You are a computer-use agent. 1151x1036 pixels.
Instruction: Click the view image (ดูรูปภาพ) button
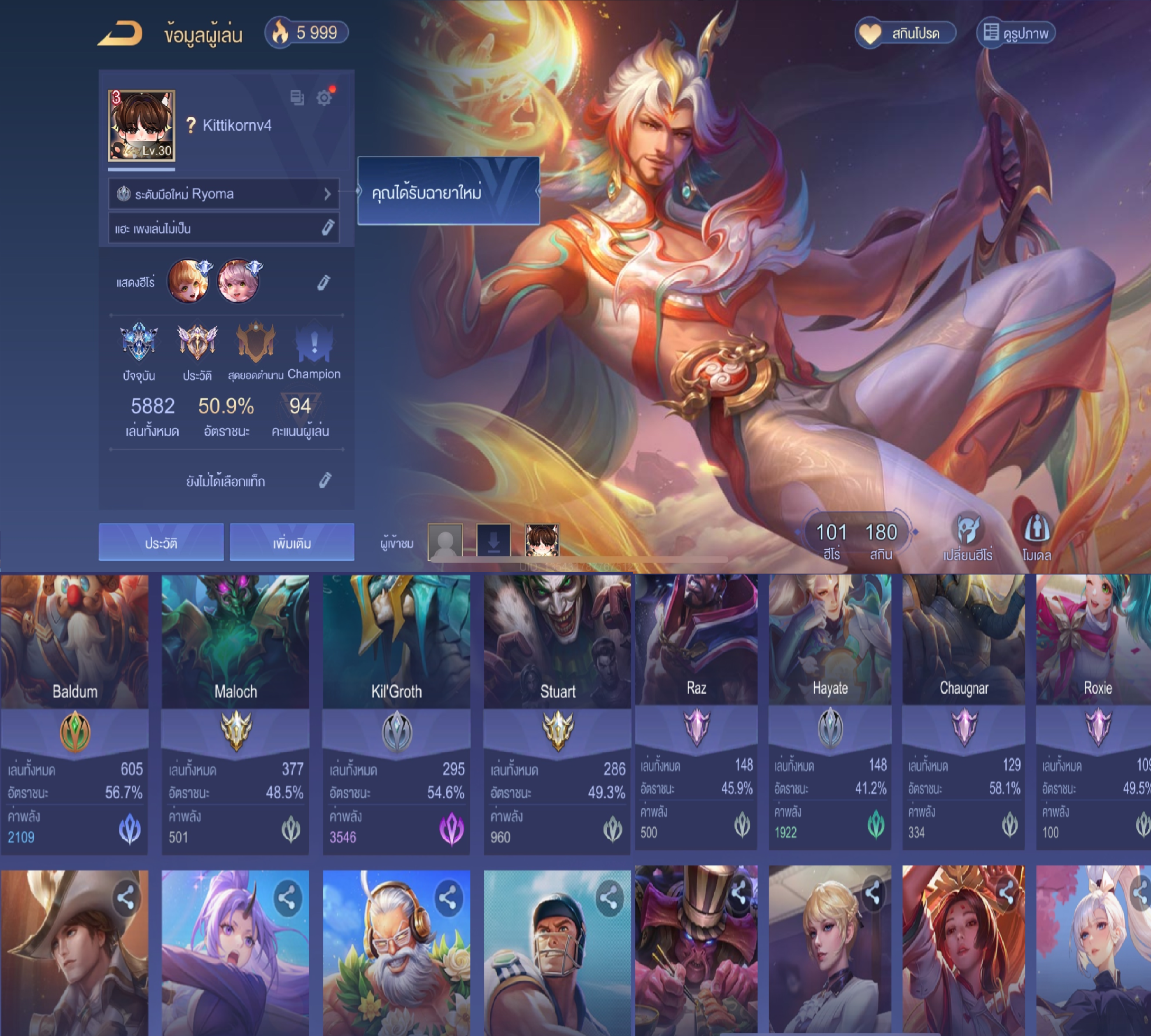pyautogui.click(x=1016, y=34)
